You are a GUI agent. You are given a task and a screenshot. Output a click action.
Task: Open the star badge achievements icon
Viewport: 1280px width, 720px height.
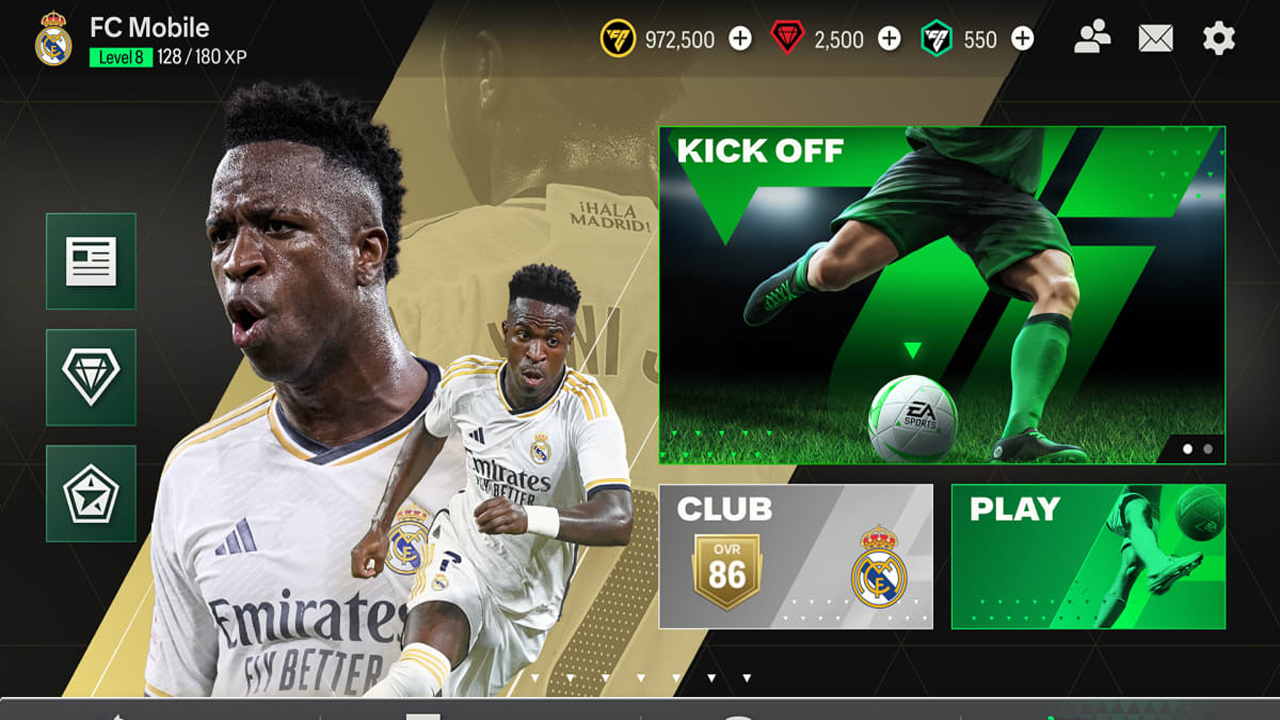point(90,492)
